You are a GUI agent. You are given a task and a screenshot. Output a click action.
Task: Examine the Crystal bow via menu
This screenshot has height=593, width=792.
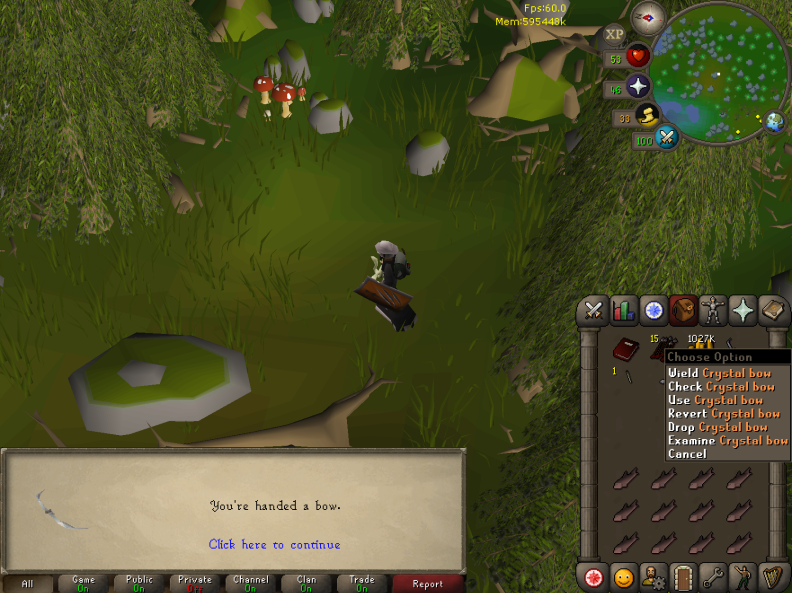[727, 440]
